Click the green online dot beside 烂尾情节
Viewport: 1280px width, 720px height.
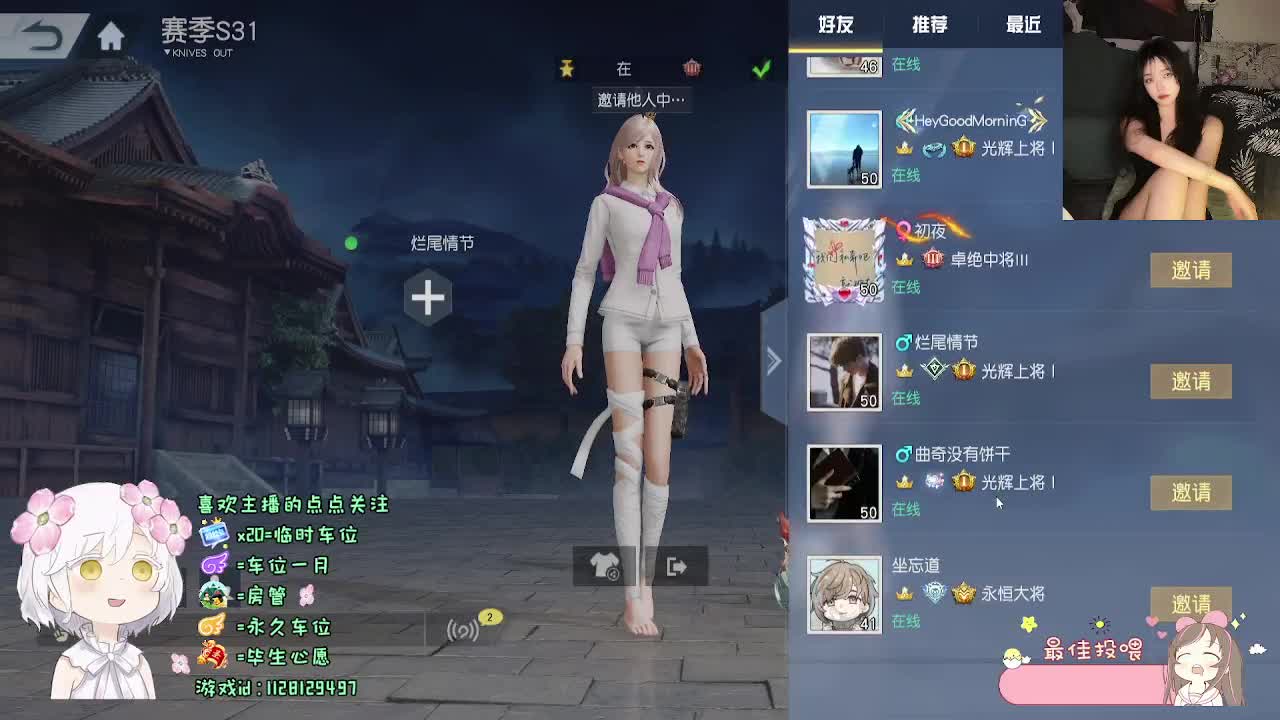coord(351,241)
